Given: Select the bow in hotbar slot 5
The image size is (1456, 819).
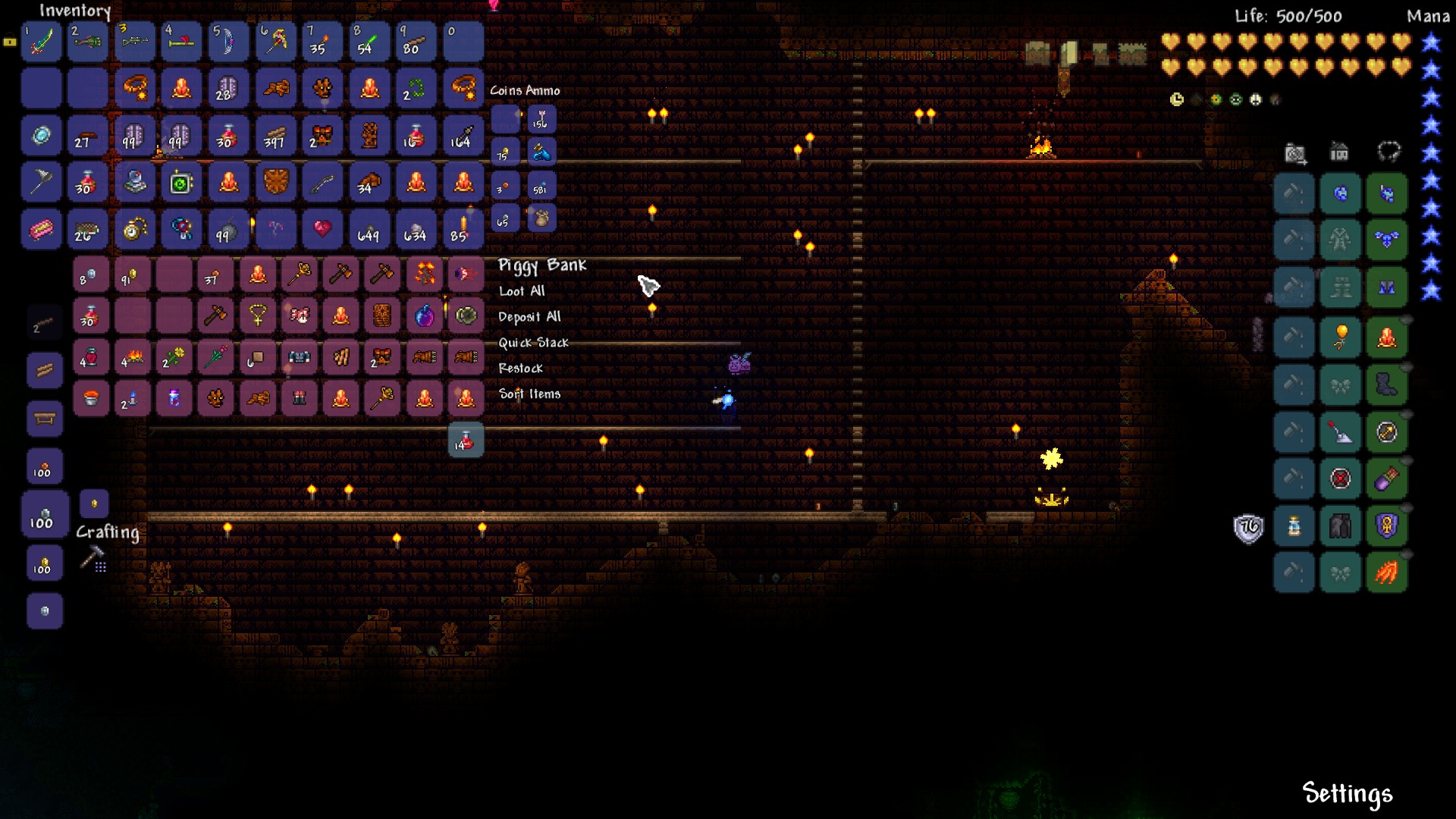Looking at the screenshot, I should pos(229,42).
